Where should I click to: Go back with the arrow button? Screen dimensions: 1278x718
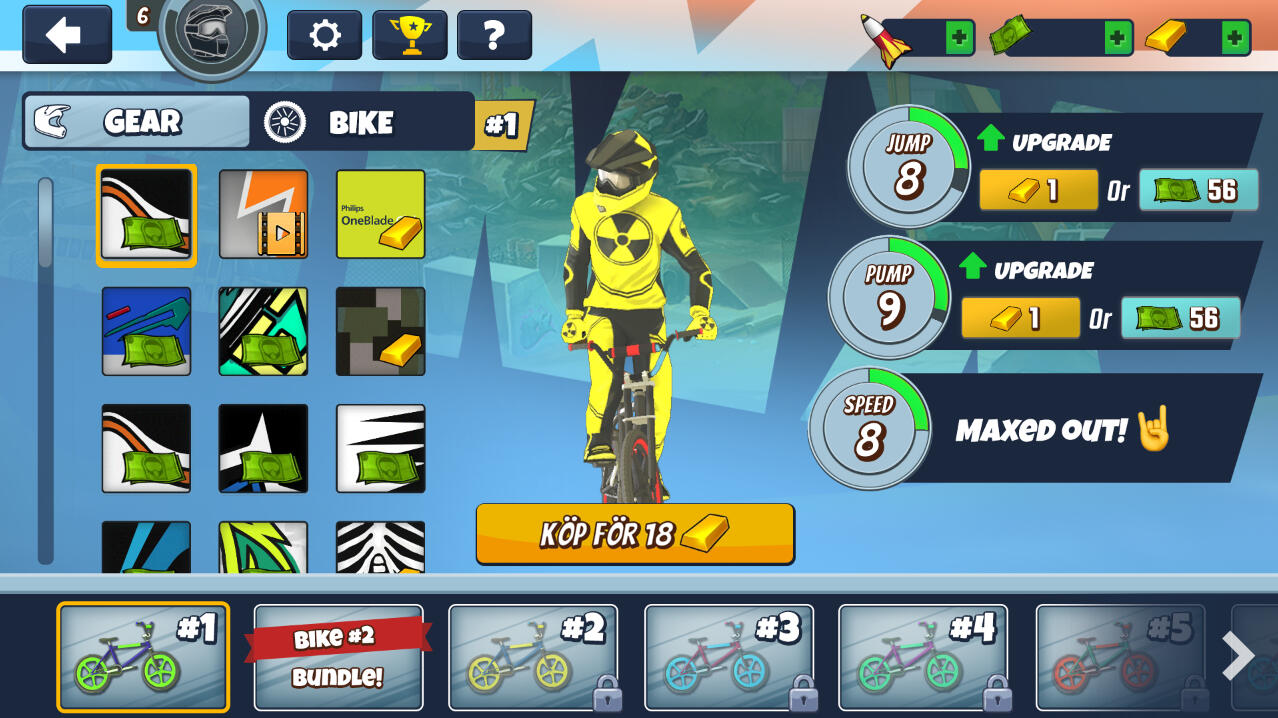point(66,36)
